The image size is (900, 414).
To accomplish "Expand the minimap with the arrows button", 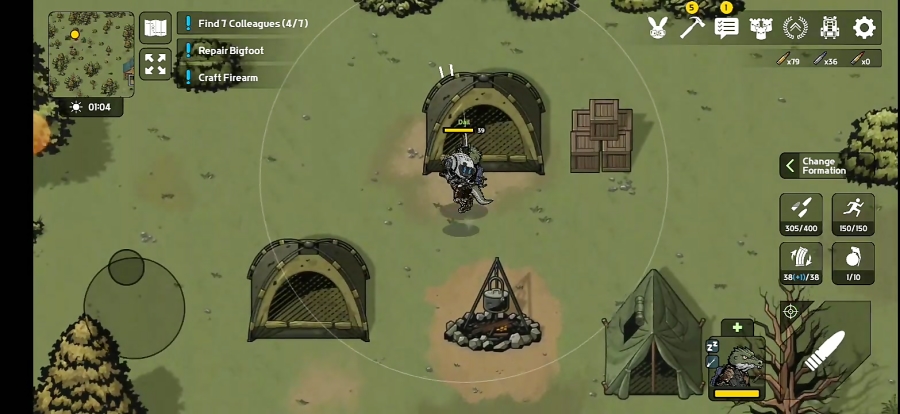I will [x=155, y=65].
